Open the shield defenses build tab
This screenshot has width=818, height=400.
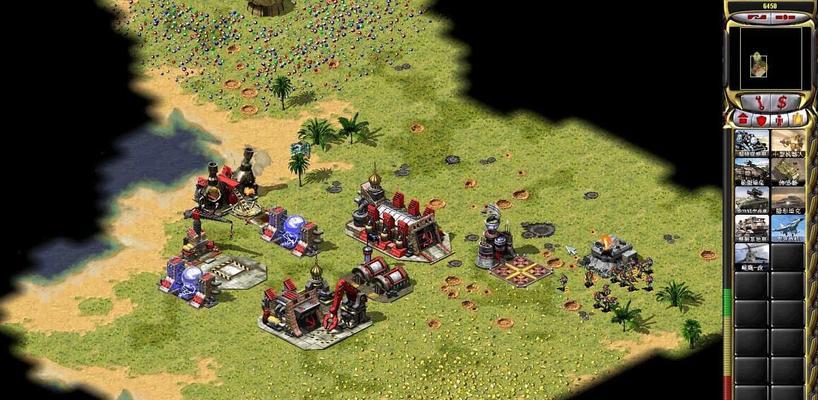coord(759,119)
